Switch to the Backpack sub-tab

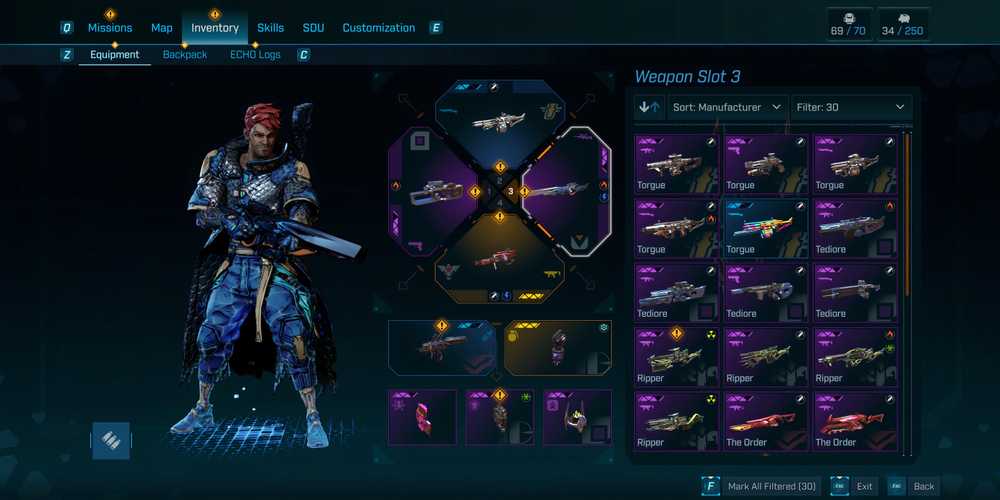[185, 55]
